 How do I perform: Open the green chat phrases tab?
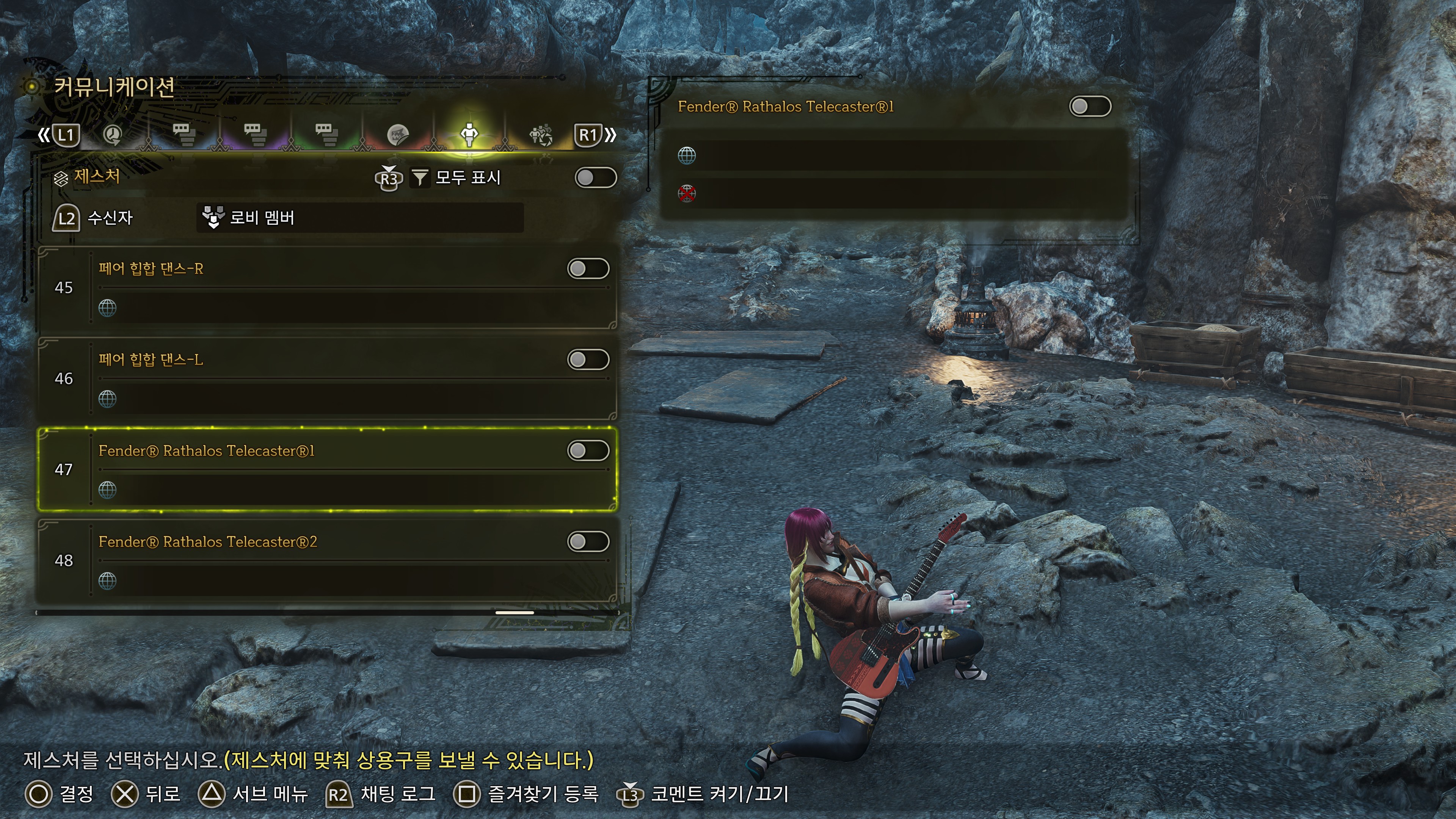tap(326, 135)
